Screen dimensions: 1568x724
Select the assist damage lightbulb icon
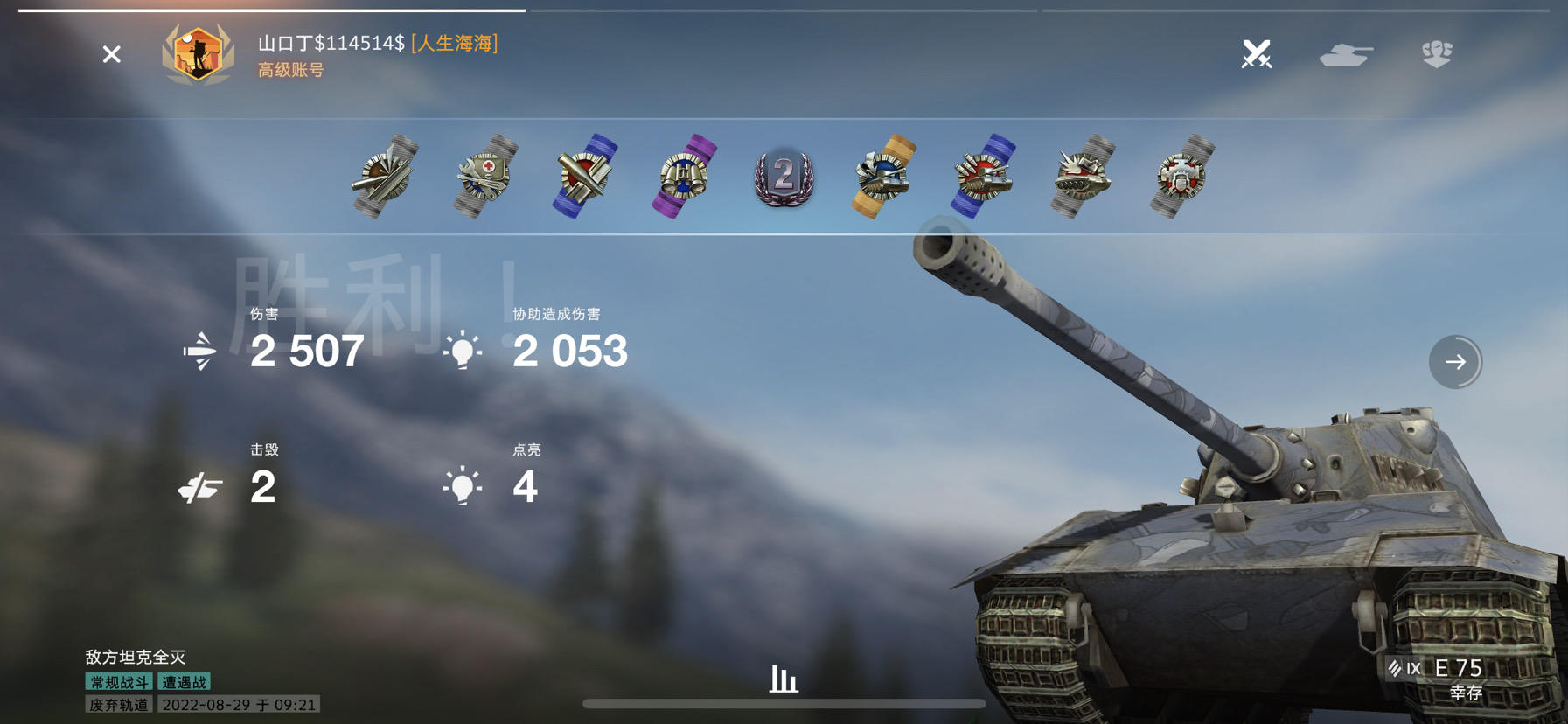pyautogui.click(x=463, y=350)
